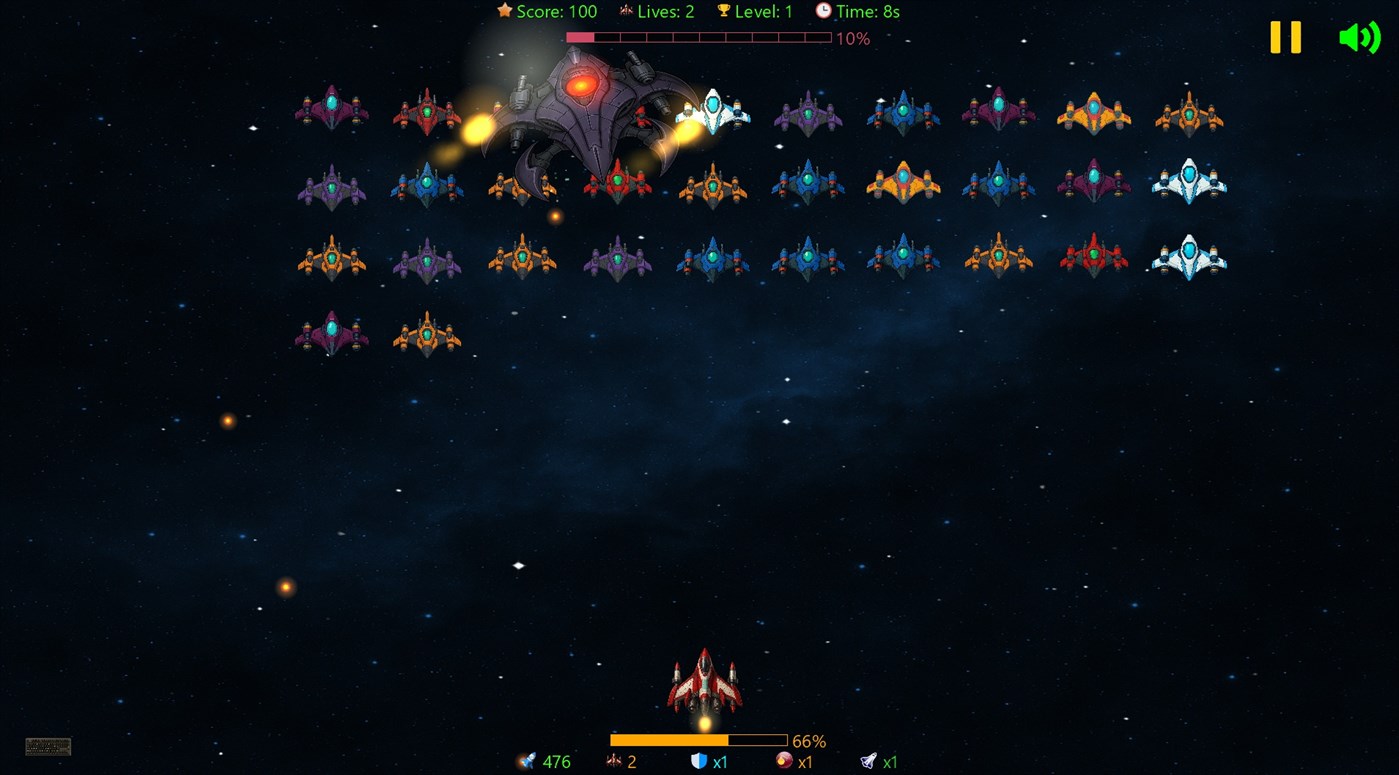Click the red enemy fighter in third row
This screenshot has height=775, width=1399.
click(x=1094, y=257)
